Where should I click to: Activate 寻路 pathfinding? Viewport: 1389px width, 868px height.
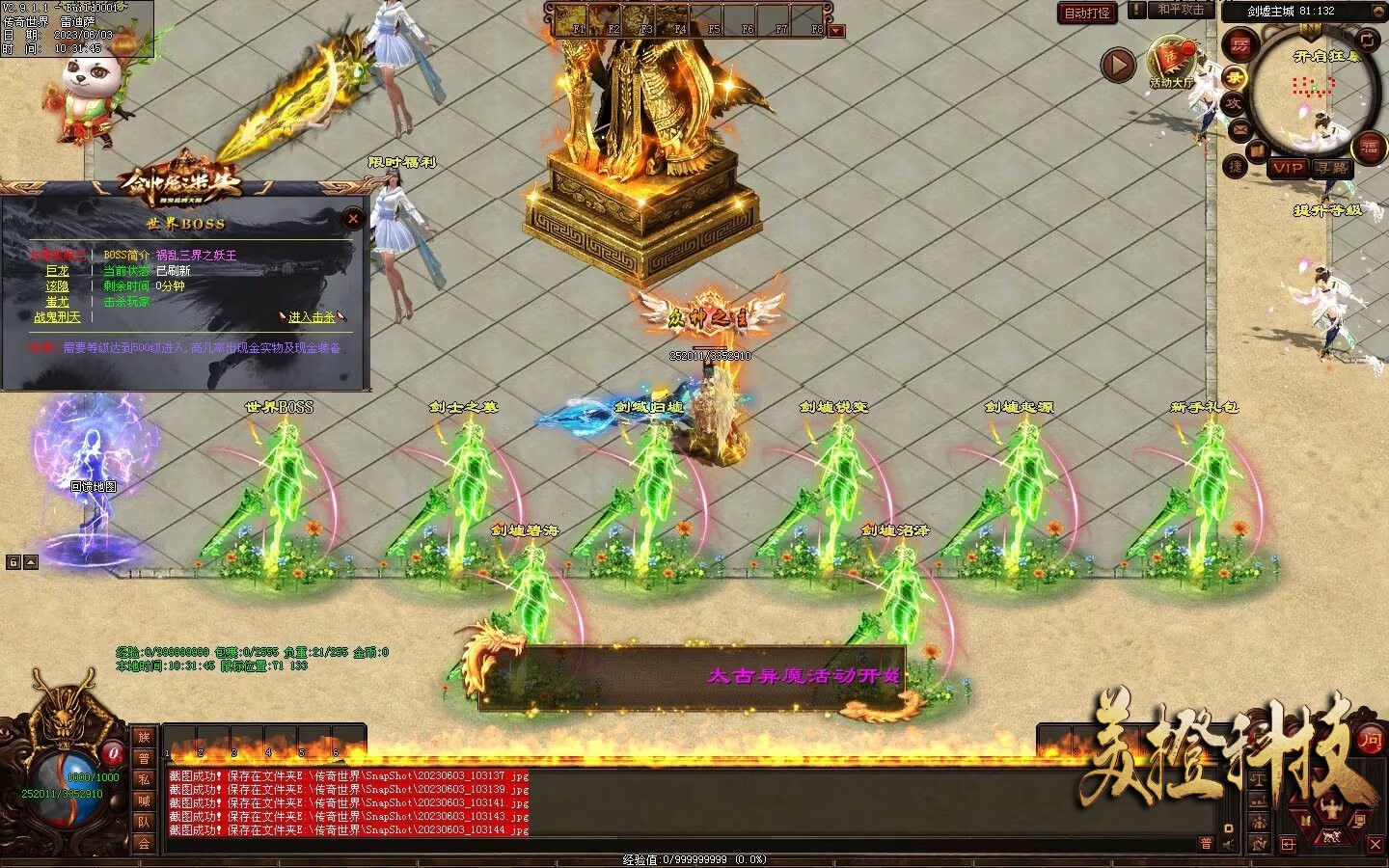point(1332,168)
